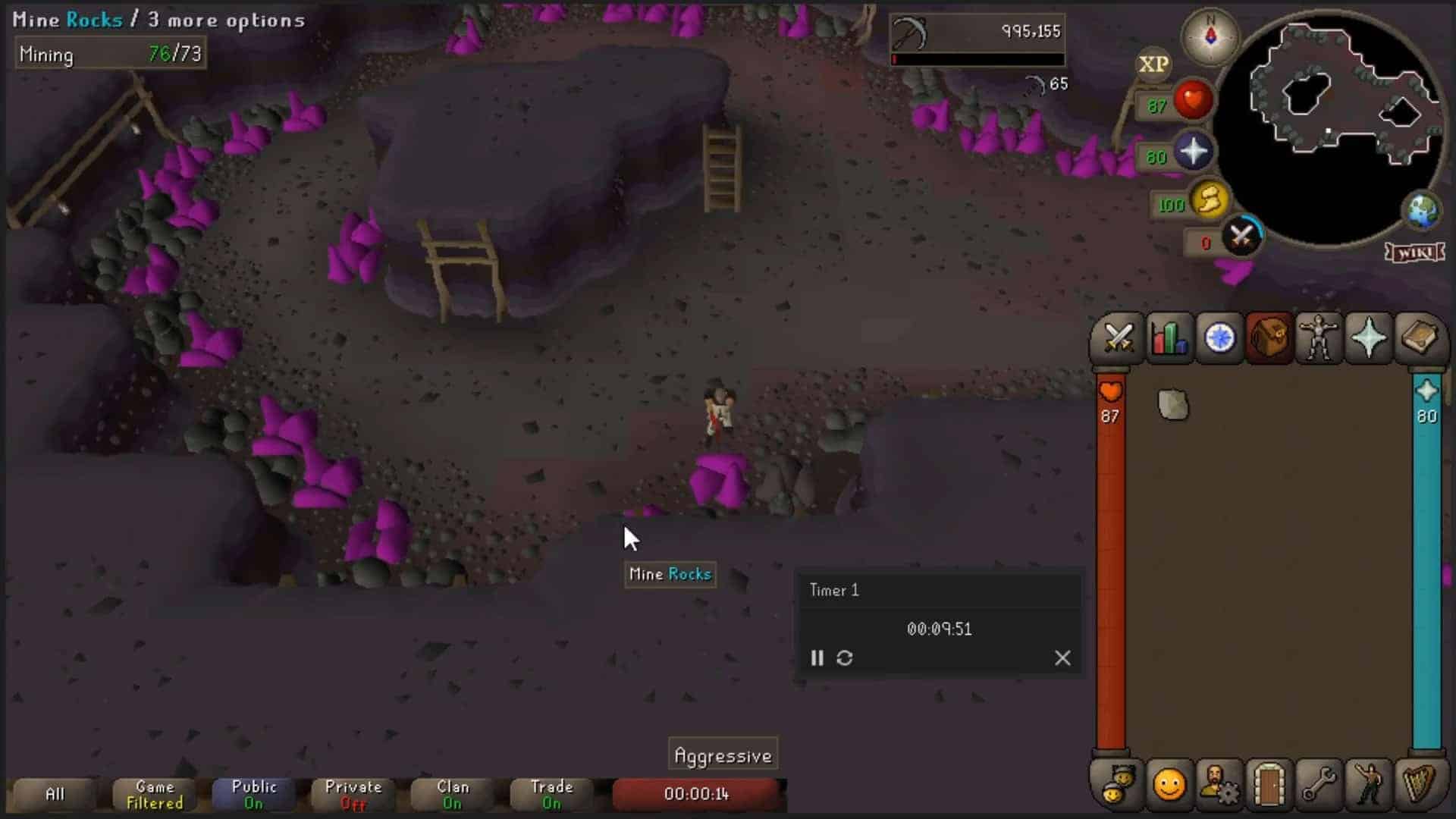Click the compass to face north

(1210, 36)
